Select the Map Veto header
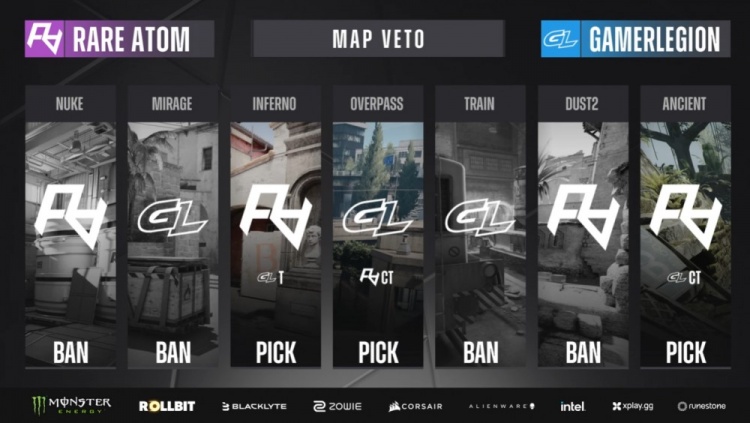The width and height of the screenshot is (750, 423). click(x=378, y=39)
